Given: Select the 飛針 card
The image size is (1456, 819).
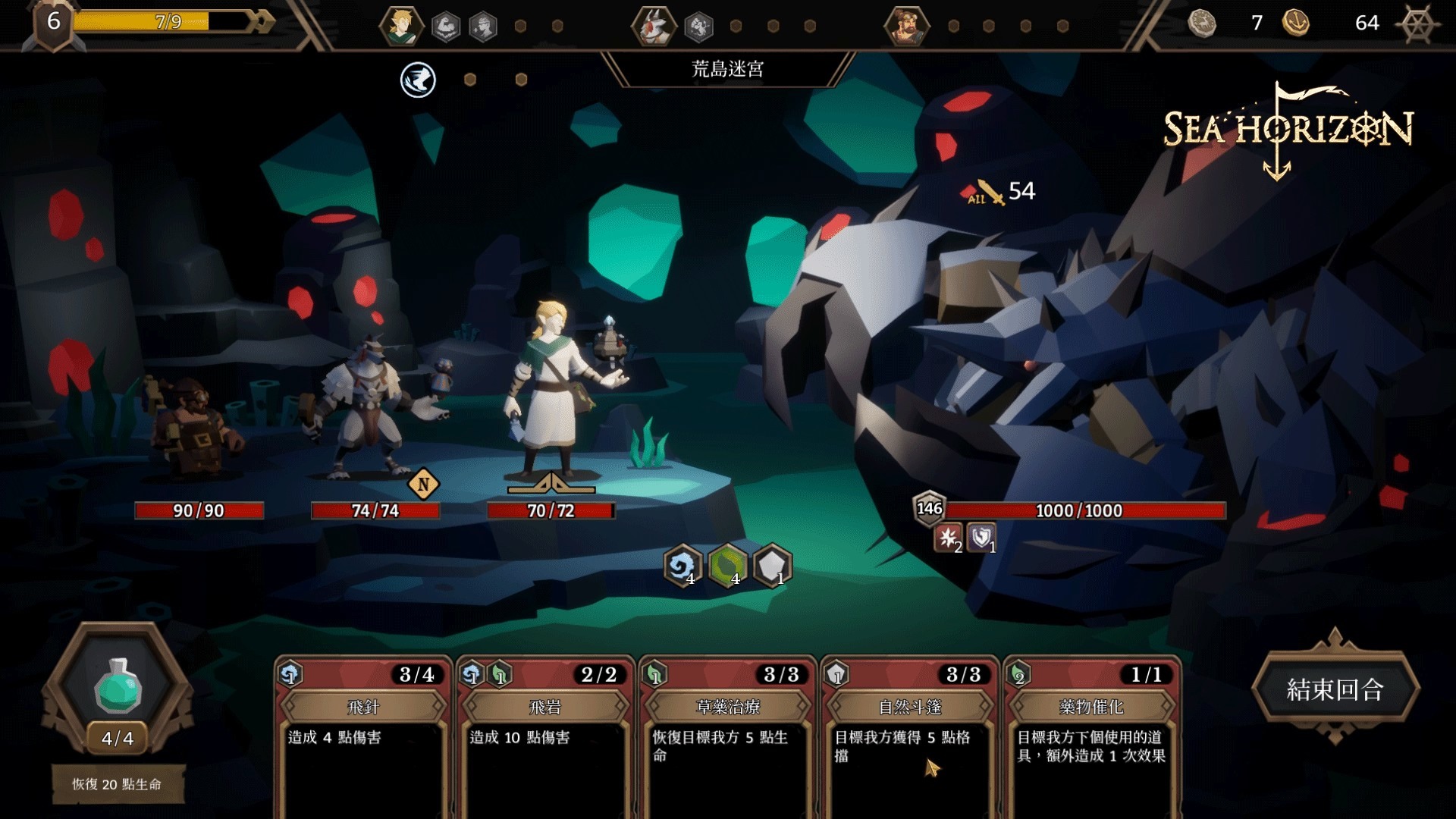Looking at the screenshot, I should pos(362,736).
